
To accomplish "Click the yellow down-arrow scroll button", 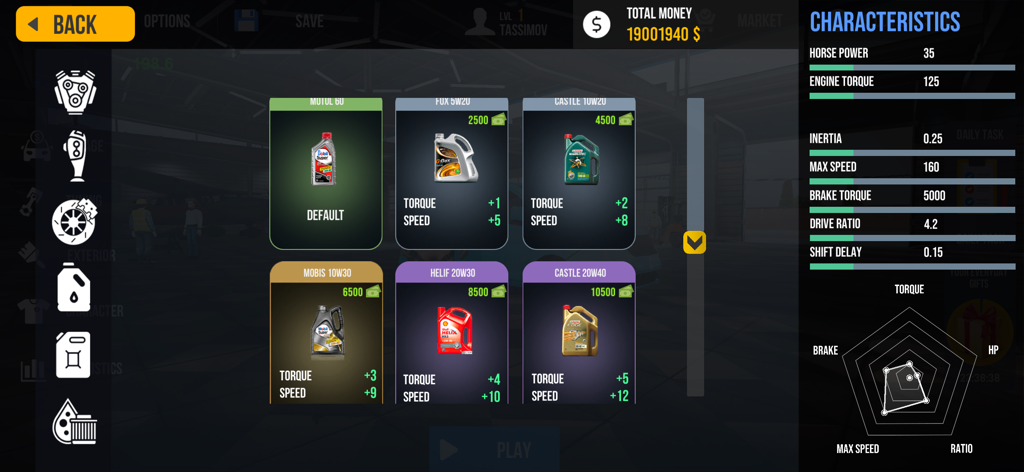I will point(694,243).
